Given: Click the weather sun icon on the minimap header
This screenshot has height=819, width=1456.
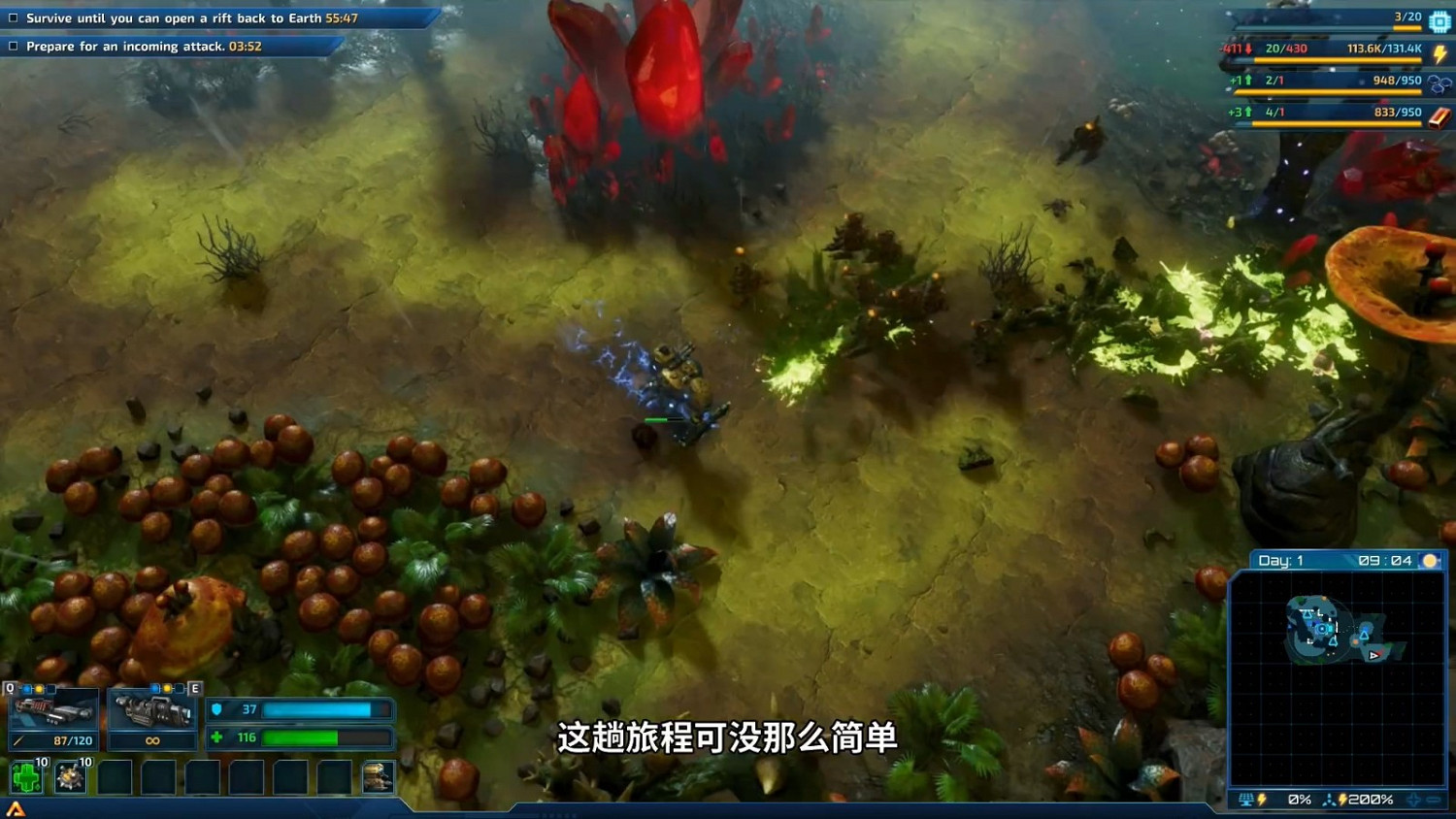Looking at the screenshot, I should [x=1430, y=561].
